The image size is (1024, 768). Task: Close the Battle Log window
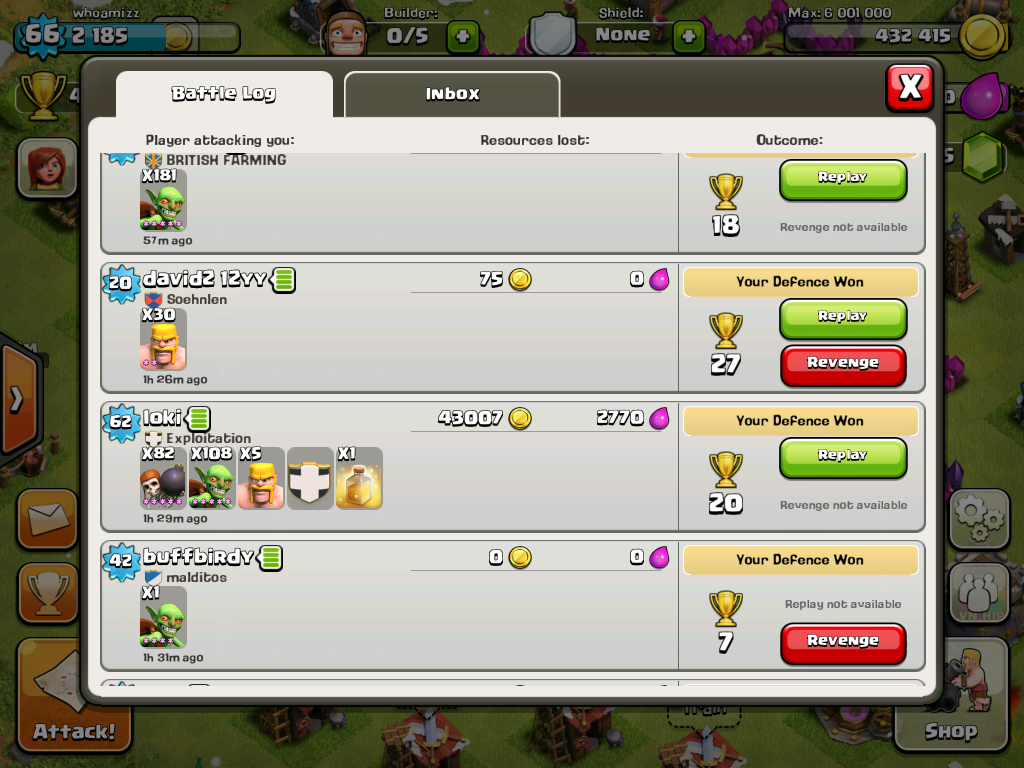(x=909, y=88)
